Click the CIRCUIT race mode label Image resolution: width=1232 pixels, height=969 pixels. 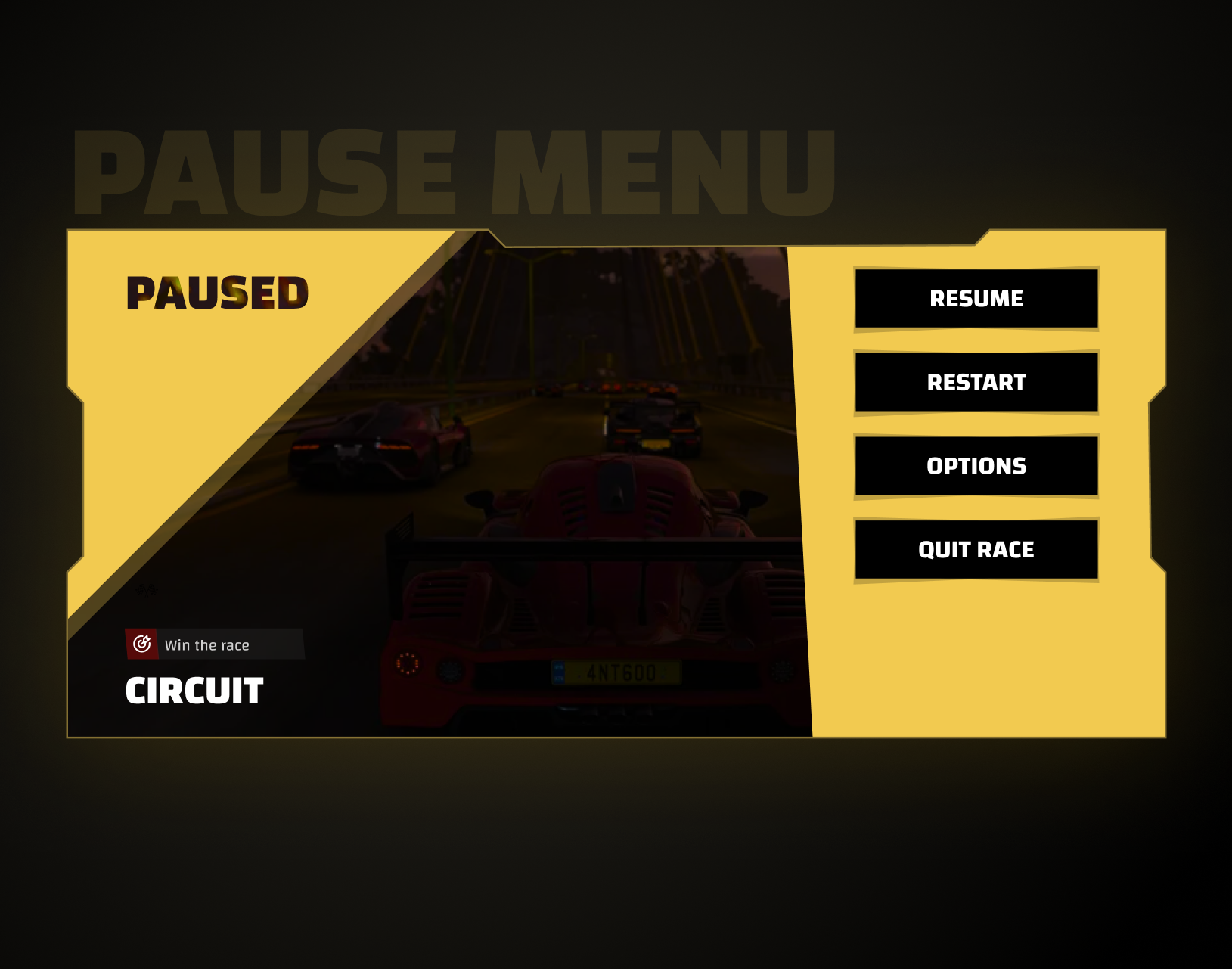pos(194,691)
